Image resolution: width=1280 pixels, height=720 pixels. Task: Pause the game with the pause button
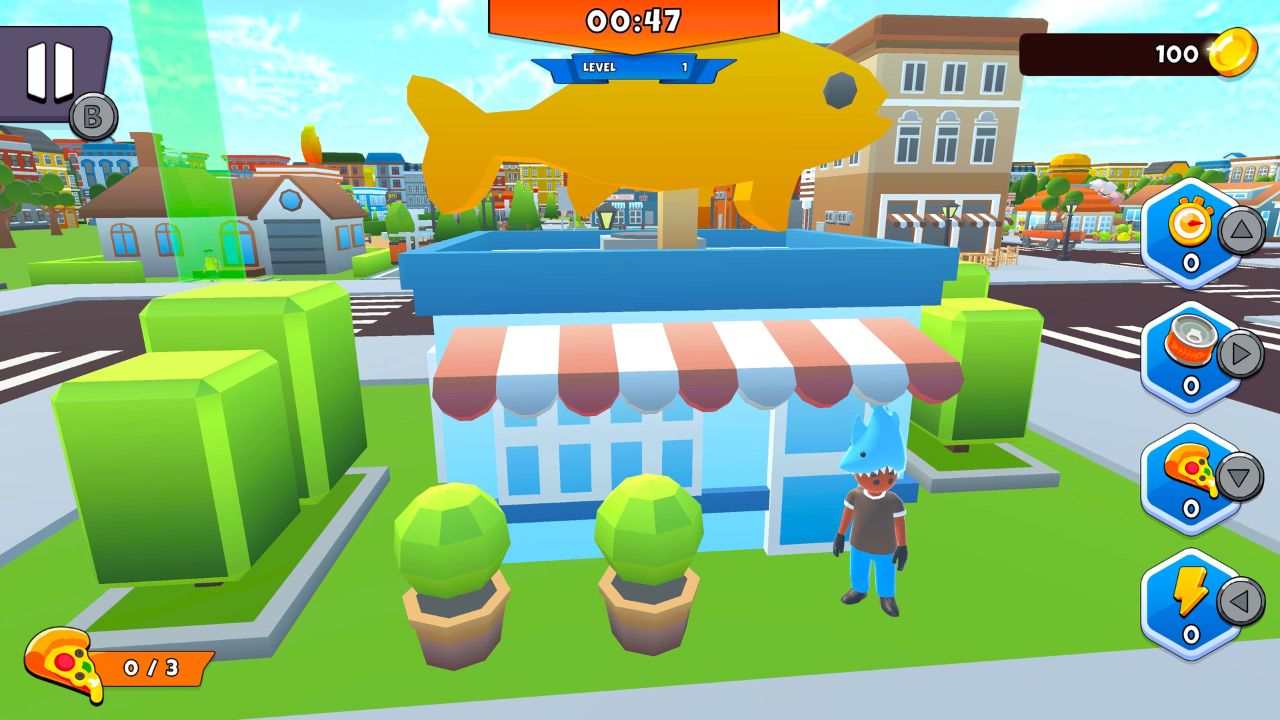[50, 72]
